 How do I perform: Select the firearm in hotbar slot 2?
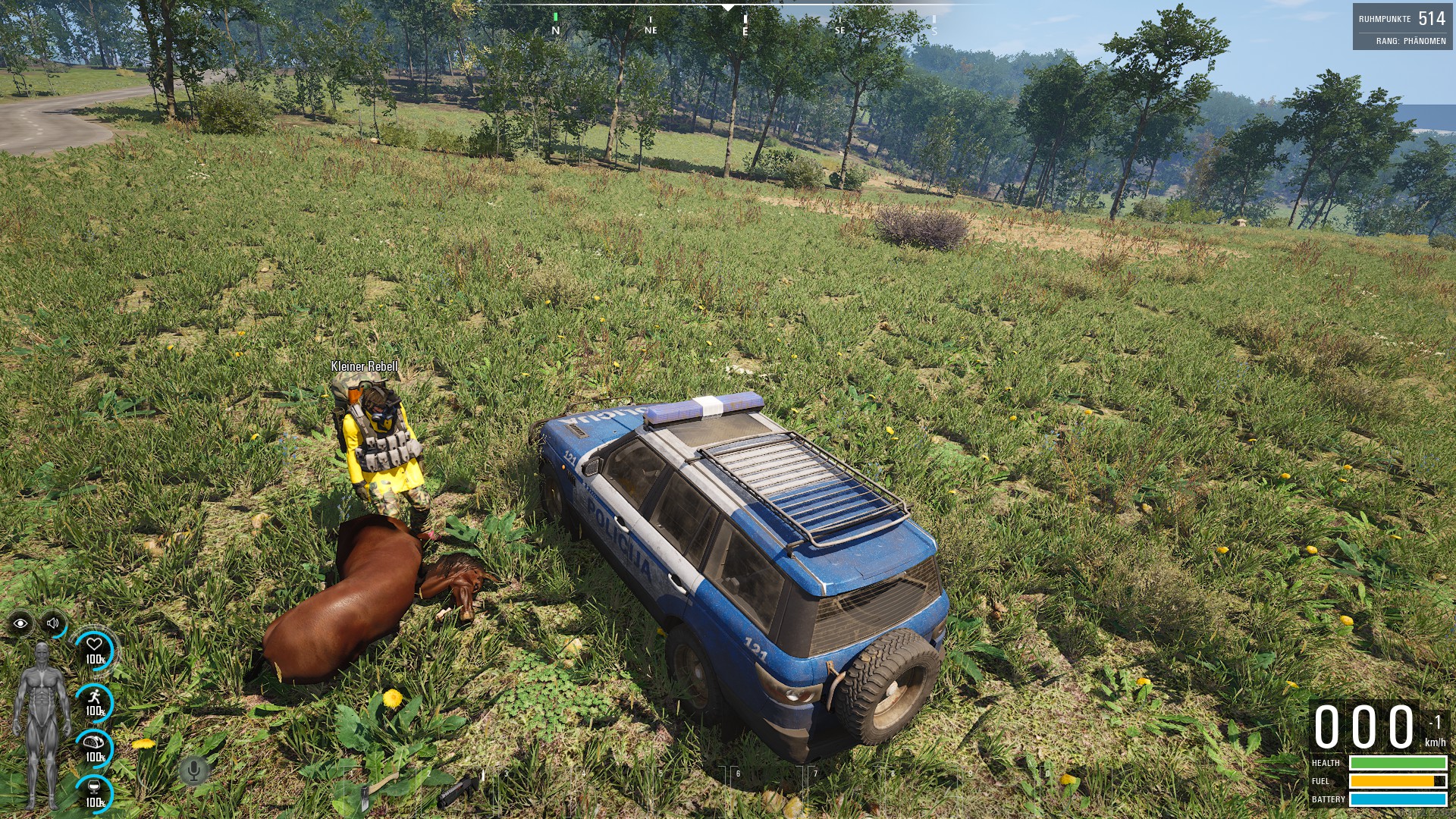459,789
